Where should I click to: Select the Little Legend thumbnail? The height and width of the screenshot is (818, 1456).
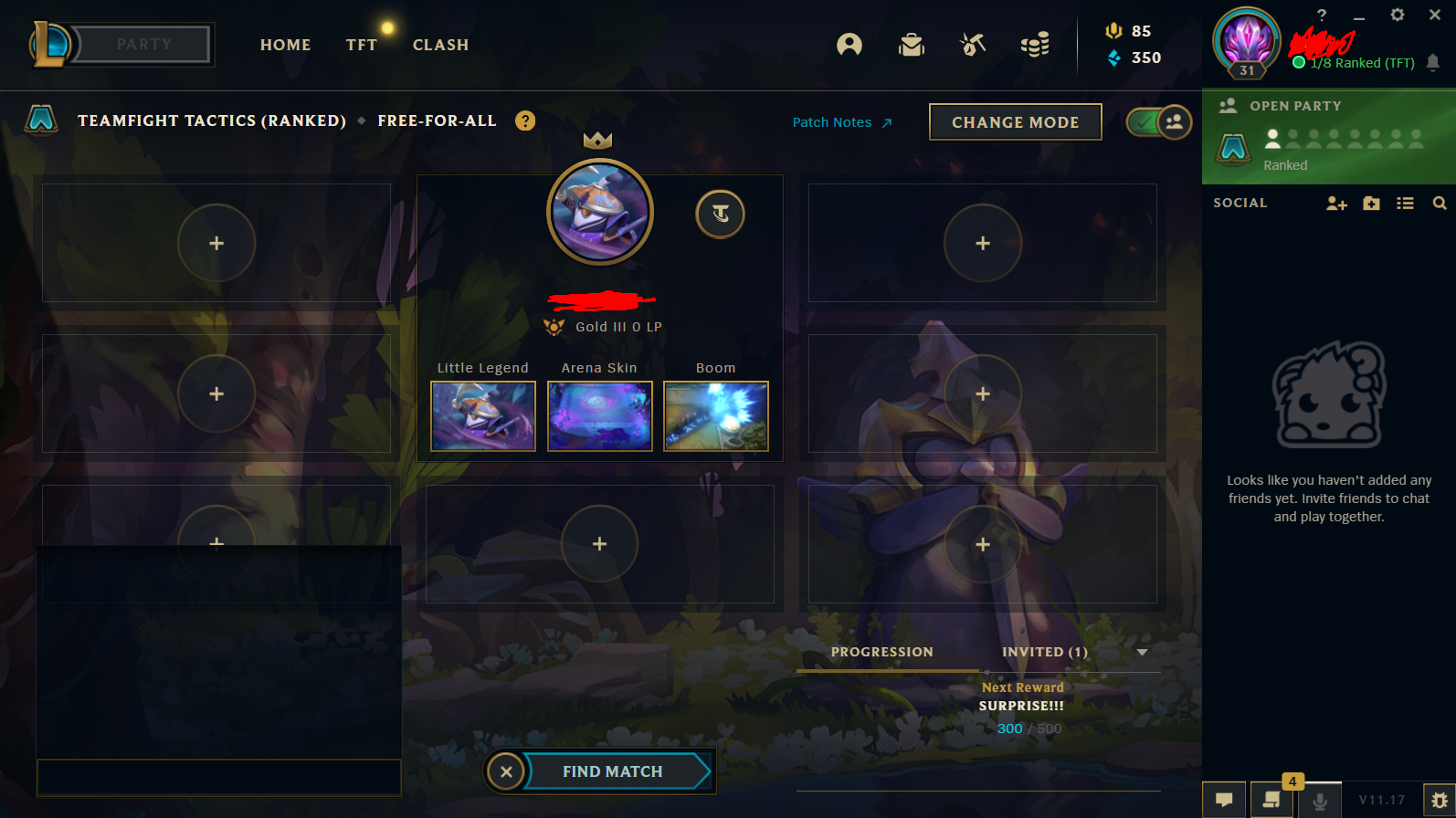(482, 416)
